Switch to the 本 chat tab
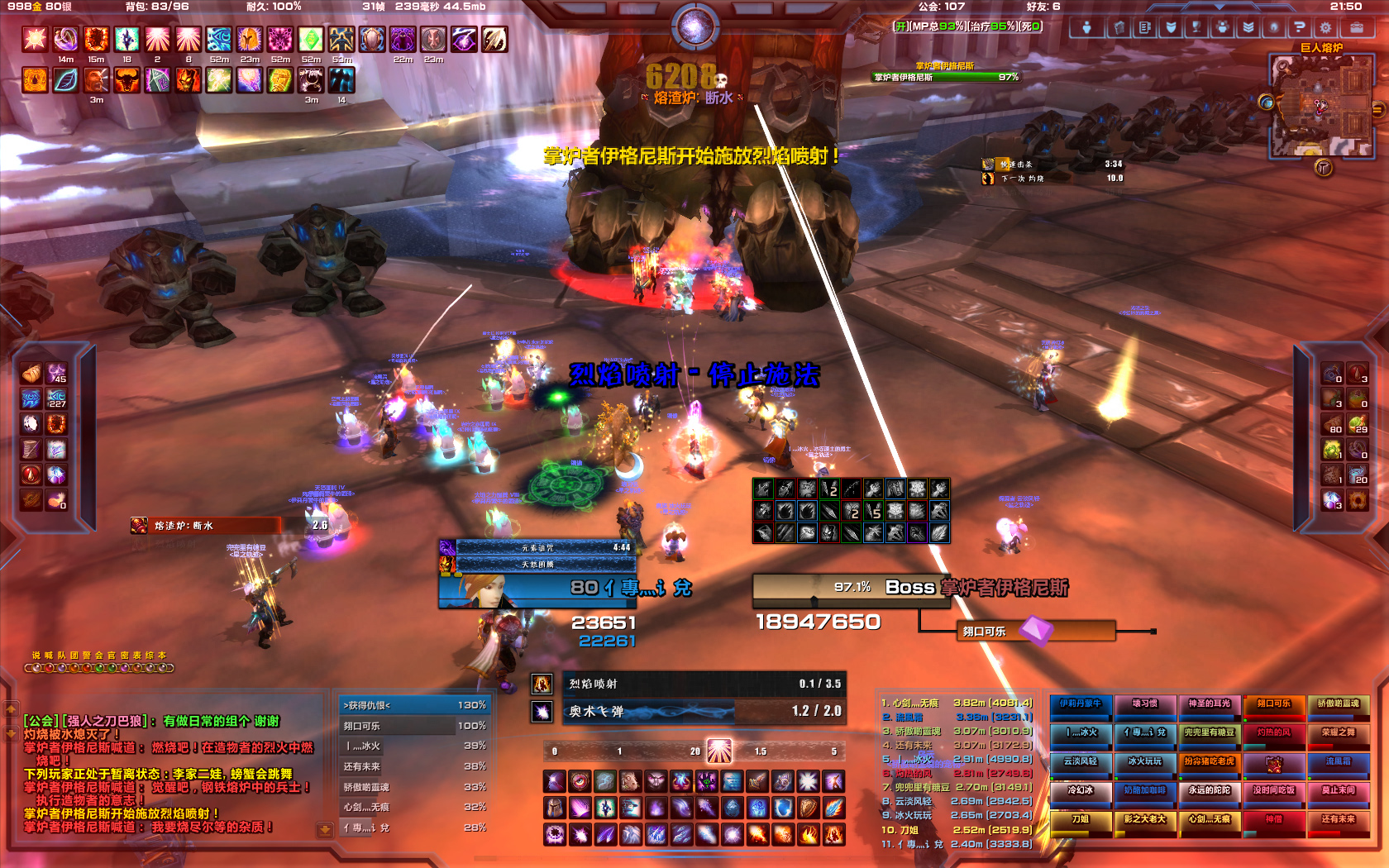Screen dimensions: 1389x868 pos(162,656)
